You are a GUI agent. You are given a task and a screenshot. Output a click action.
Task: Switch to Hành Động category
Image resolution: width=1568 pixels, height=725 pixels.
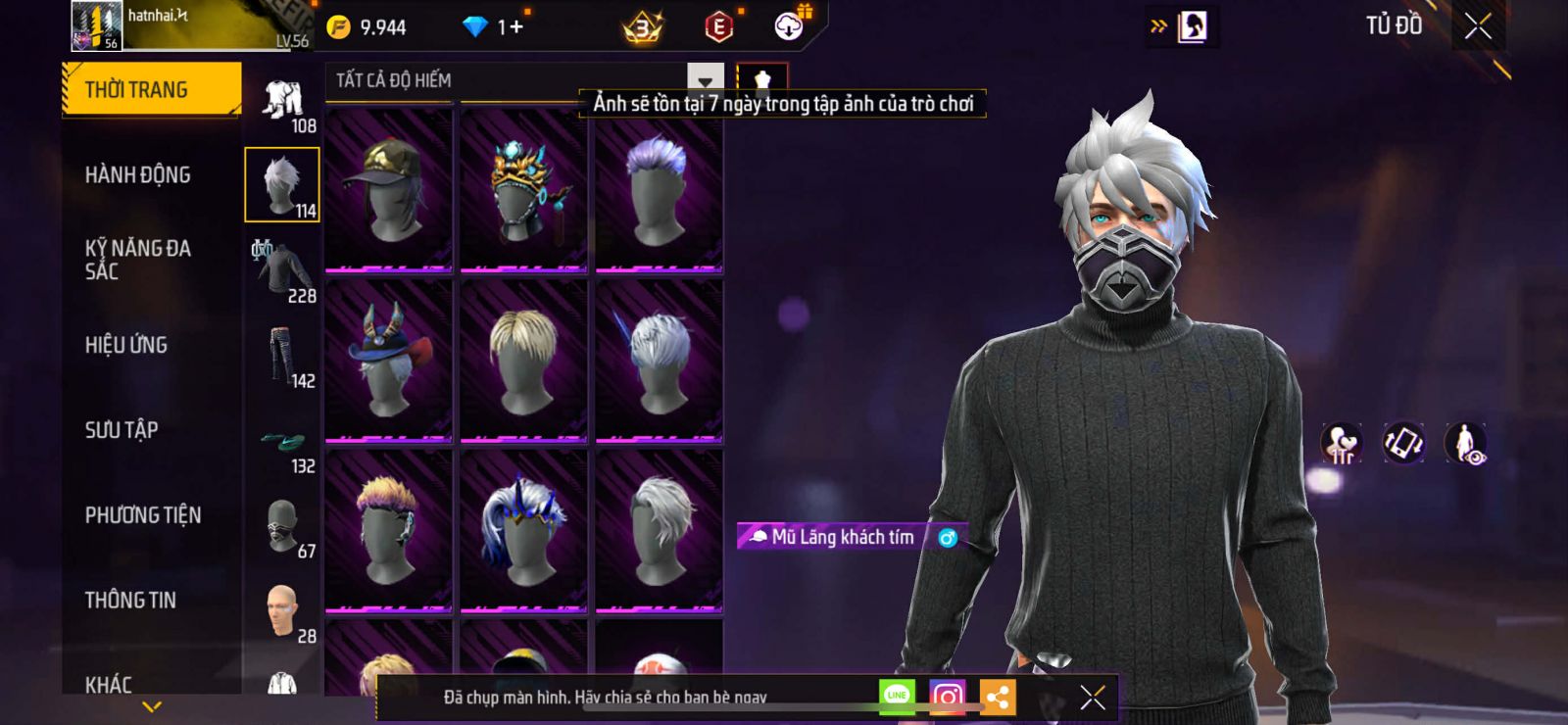click(138, 175)
